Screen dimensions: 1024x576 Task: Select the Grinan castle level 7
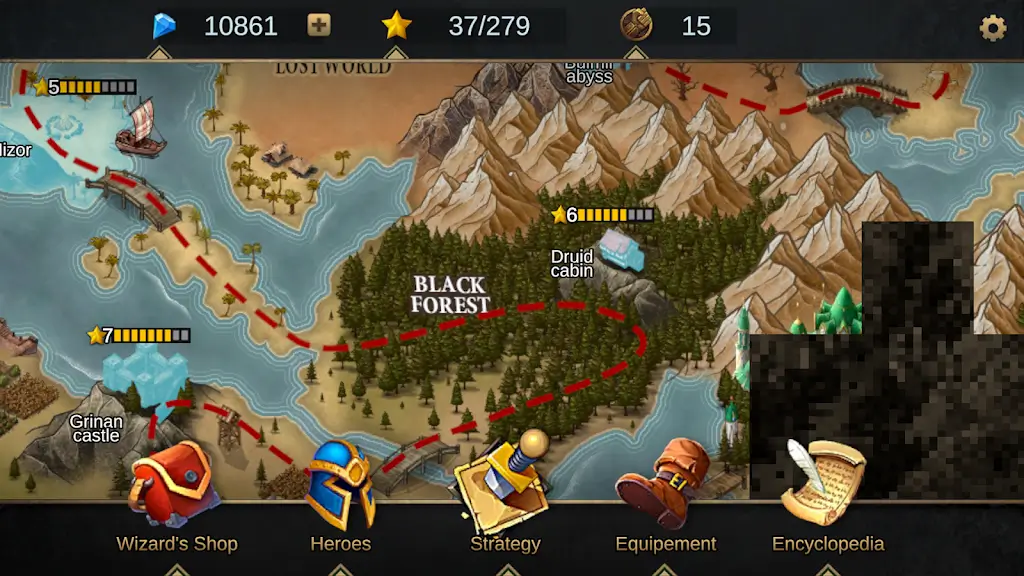click(148, 375)
